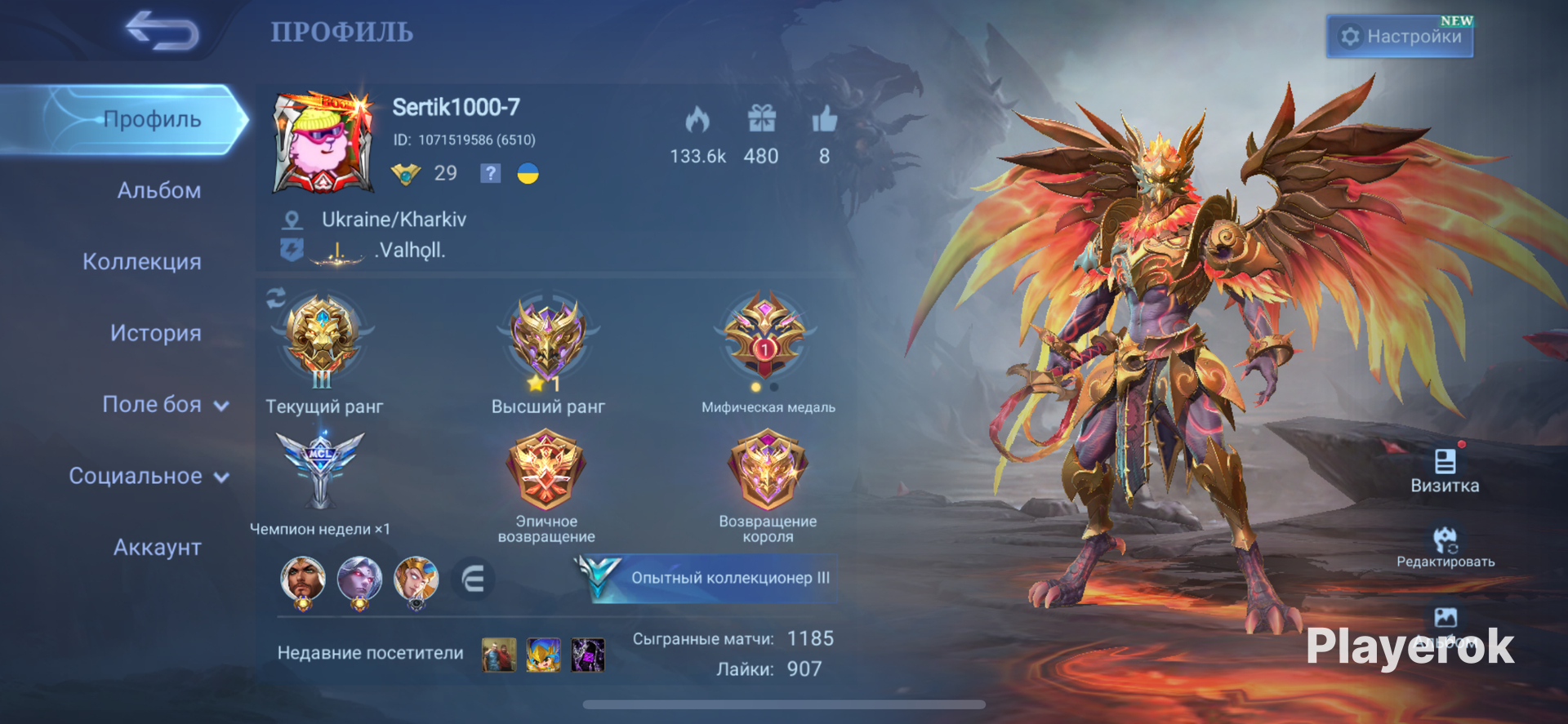This screenshot has width=1568, height=724.
Task: Expand the Социальное section
Action: 149,476
